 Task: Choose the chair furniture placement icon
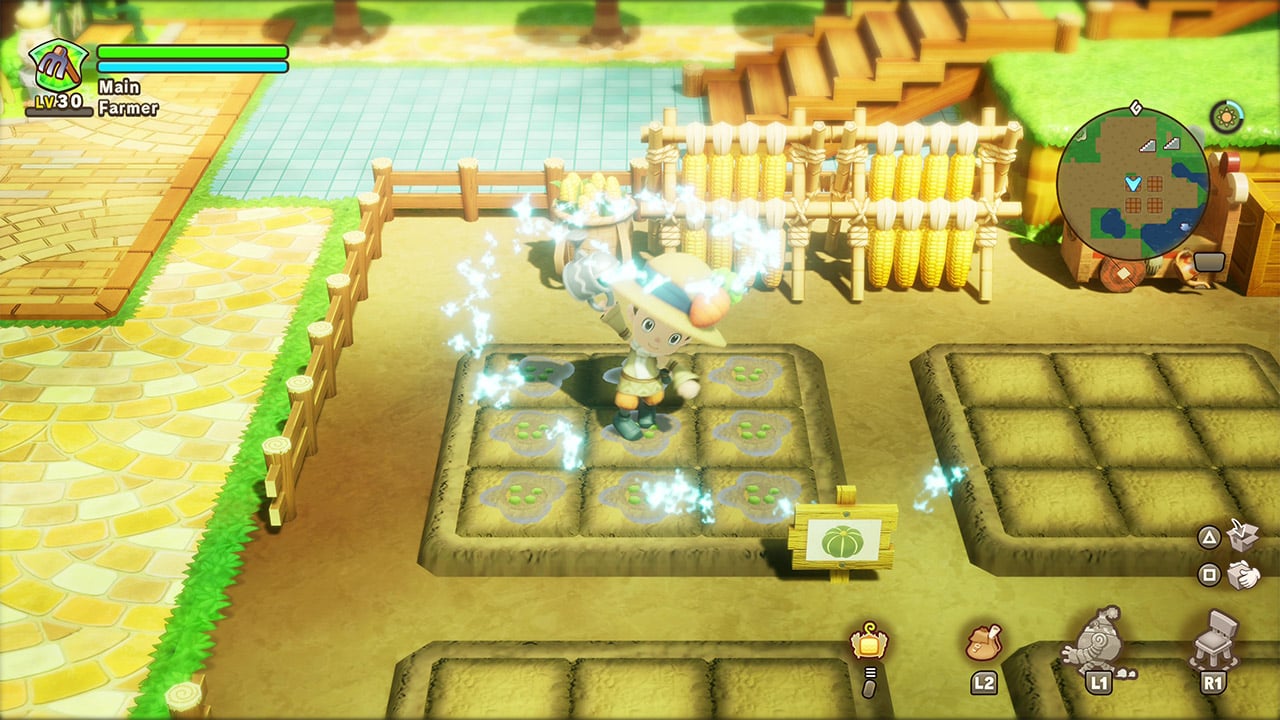coord(1214,638)
